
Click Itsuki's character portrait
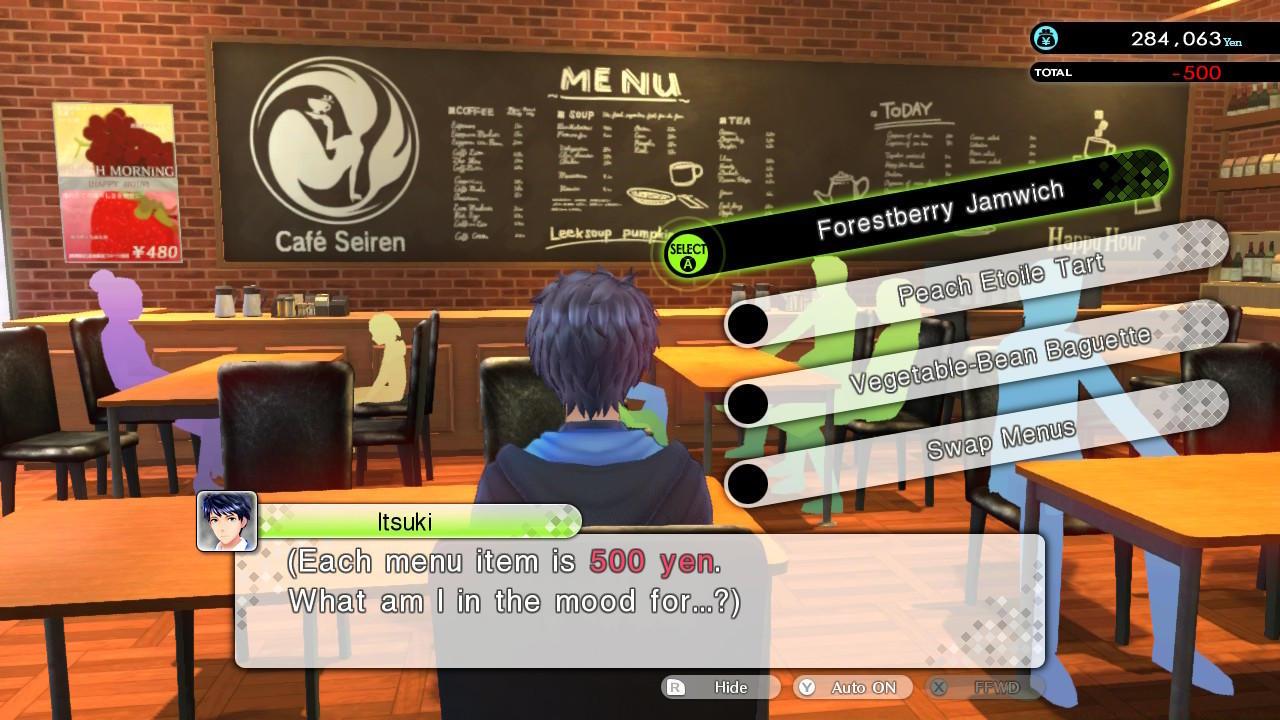230,522
